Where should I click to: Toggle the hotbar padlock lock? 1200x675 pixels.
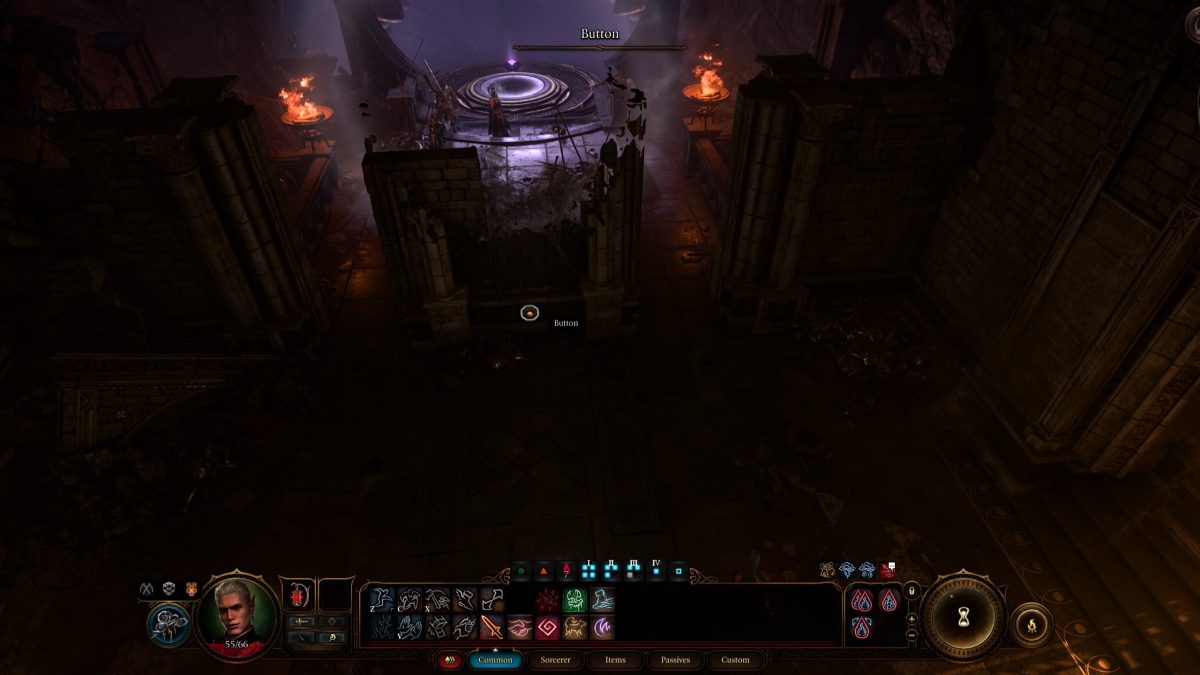[911, 592]
